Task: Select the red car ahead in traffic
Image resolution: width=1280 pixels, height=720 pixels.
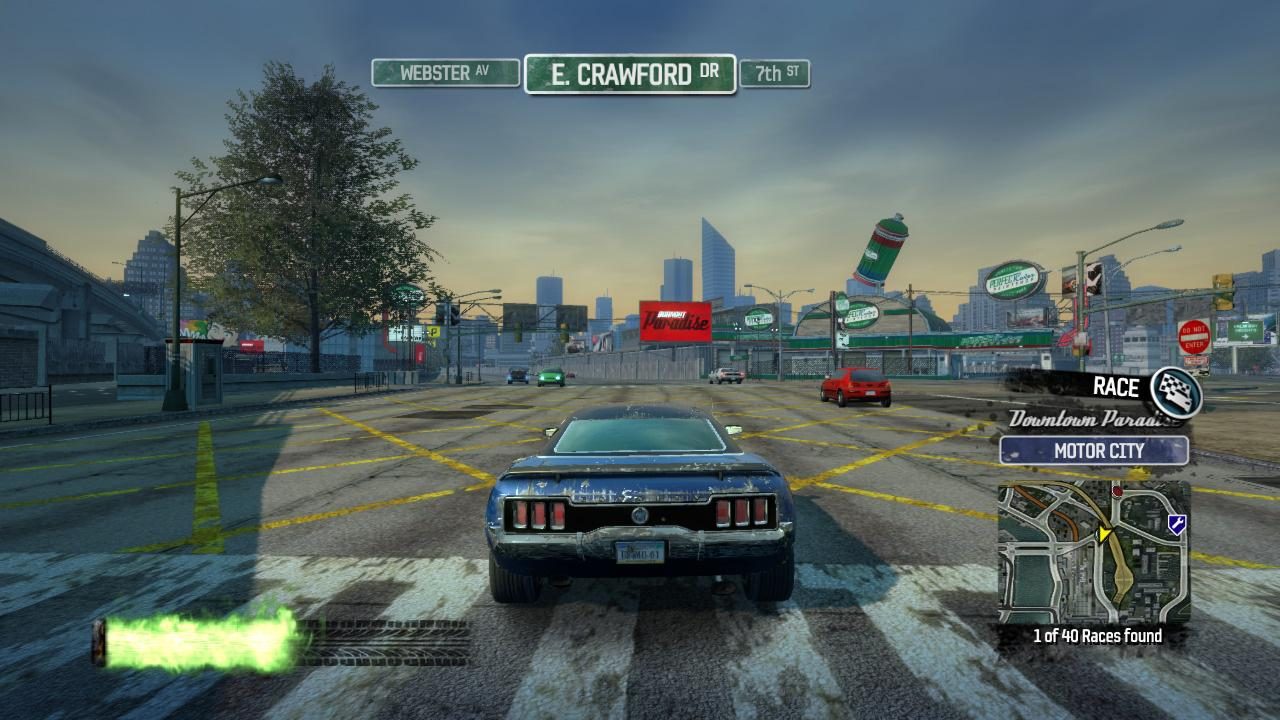Action: (x=852, y=388)
